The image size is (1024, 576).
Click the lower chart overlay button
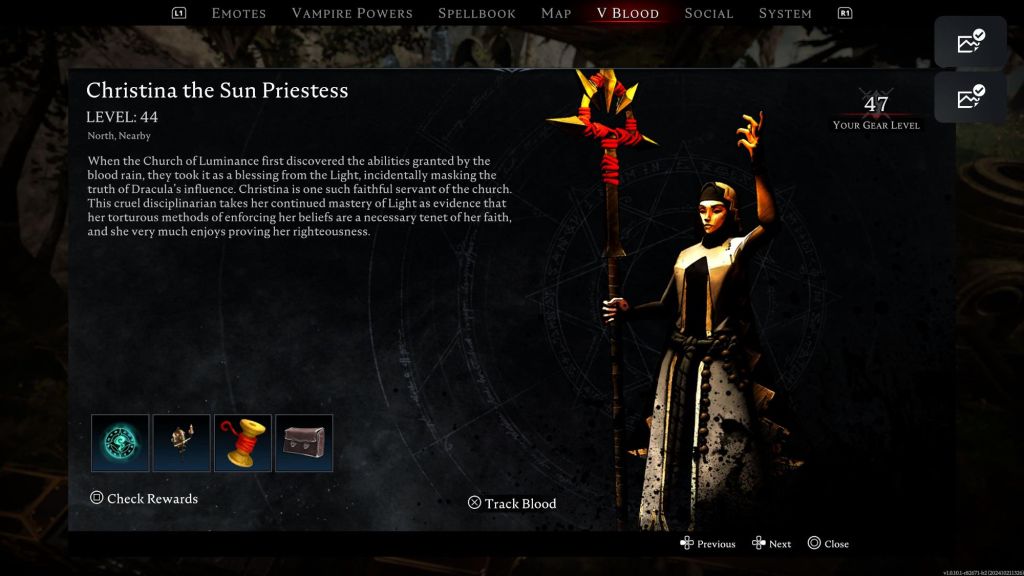click(x=970, y=98)
